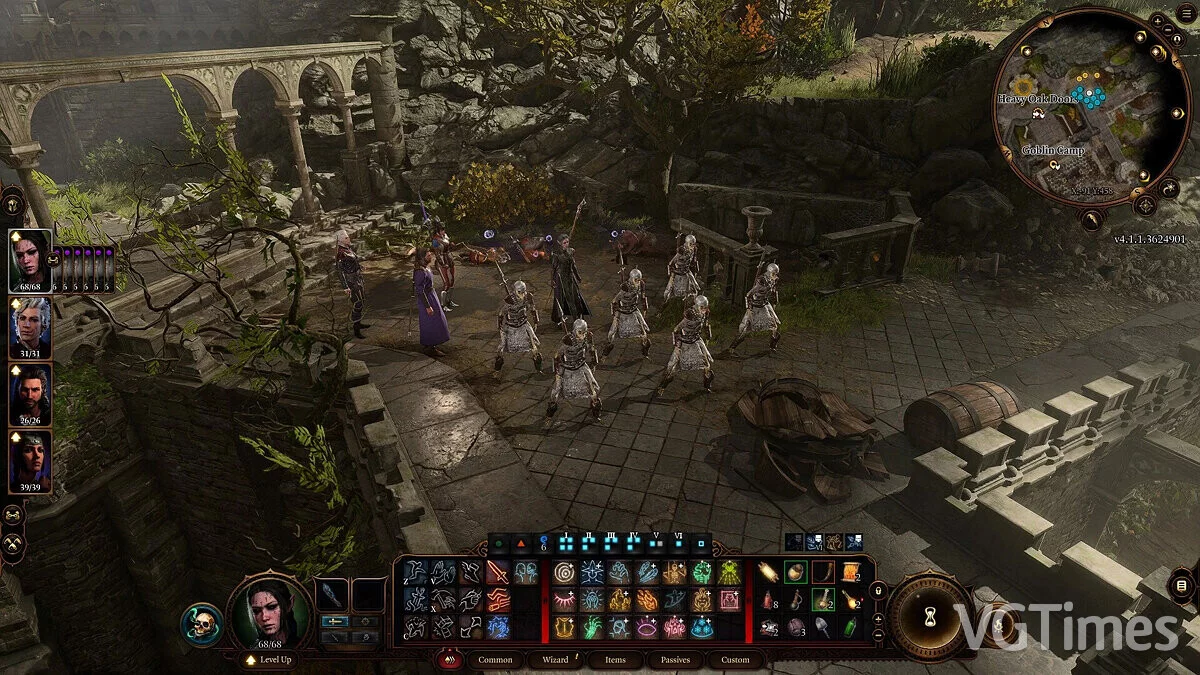This screenshot has height=675, width=1200.
Task: Open the Common actions tab
Action: tap(495, 660)
